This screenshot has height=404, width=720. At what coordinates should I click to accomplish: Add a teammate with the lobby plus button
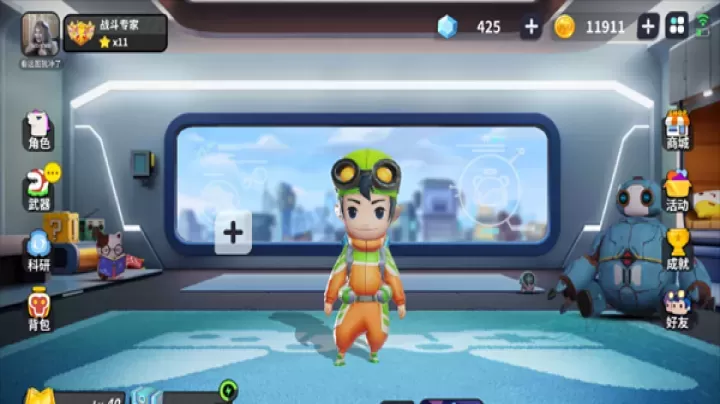pos(233,233)
